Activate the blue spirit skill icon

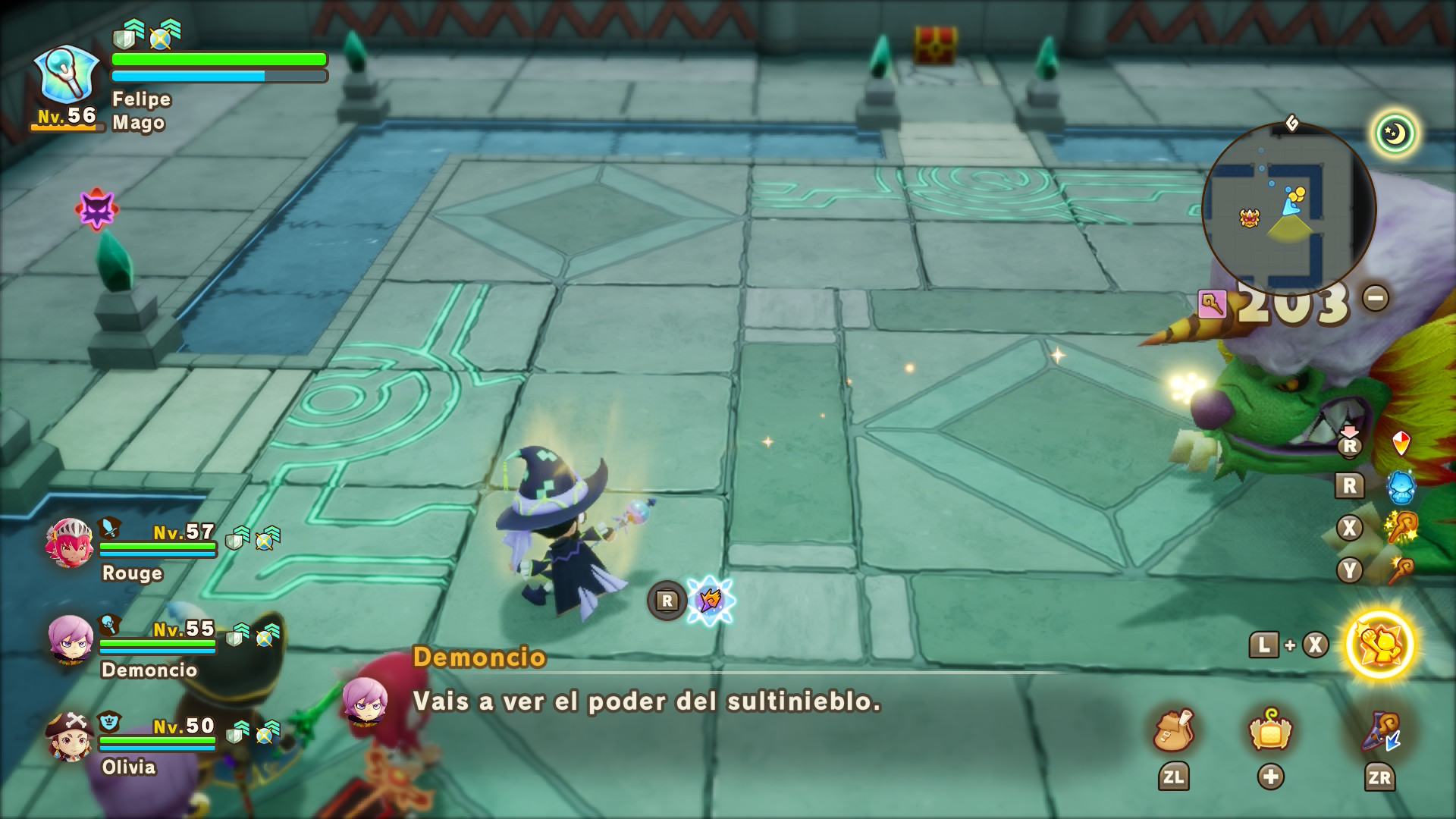(x=1401, y=486)
